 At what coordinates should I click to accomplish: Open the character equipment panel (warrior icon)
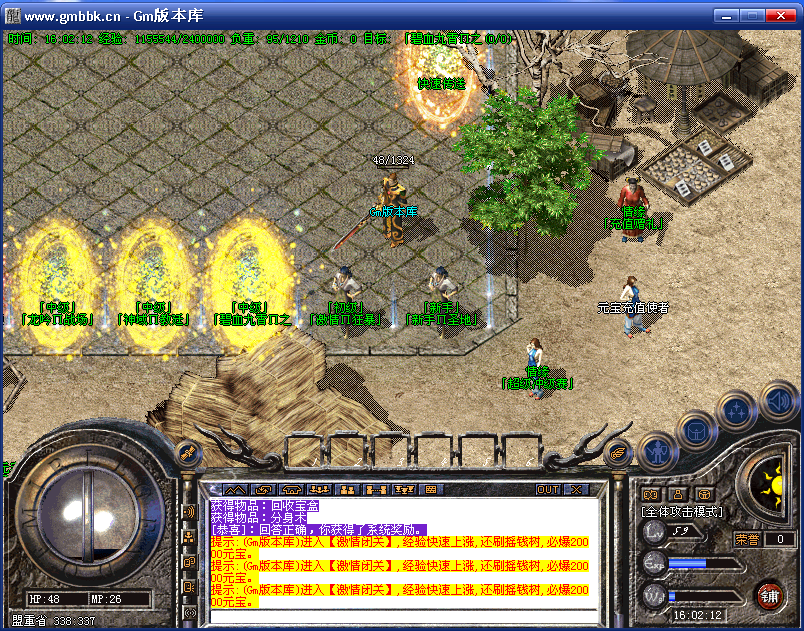coord(656,451)
